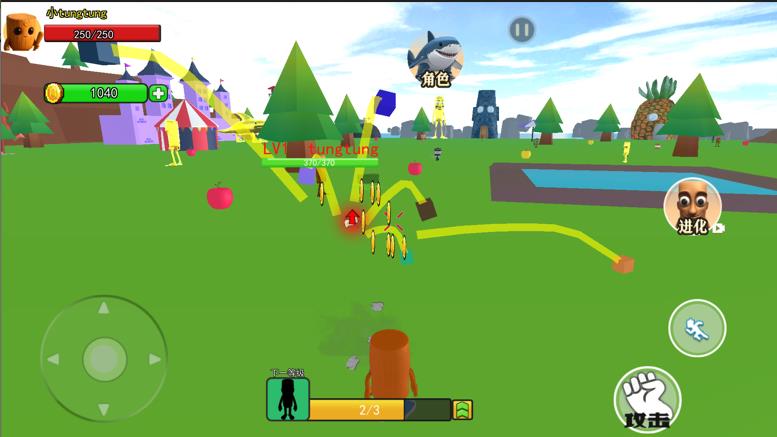This screenshot has width=777, height=437.
Task: Click the green upgrade arrows icon
Action: click(462, 409)
